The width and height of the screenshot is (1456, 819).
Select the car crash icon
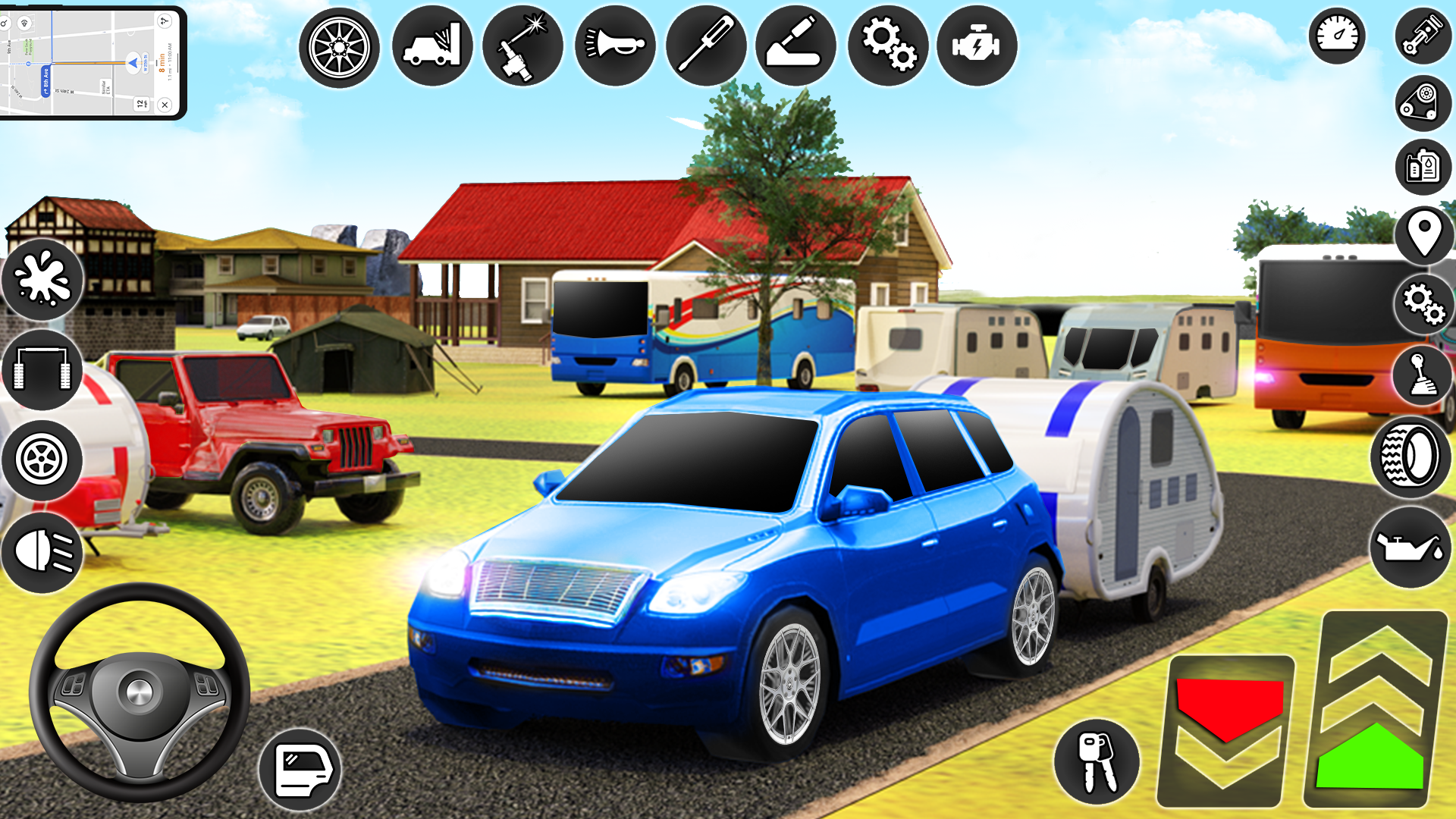coord(432,46)
